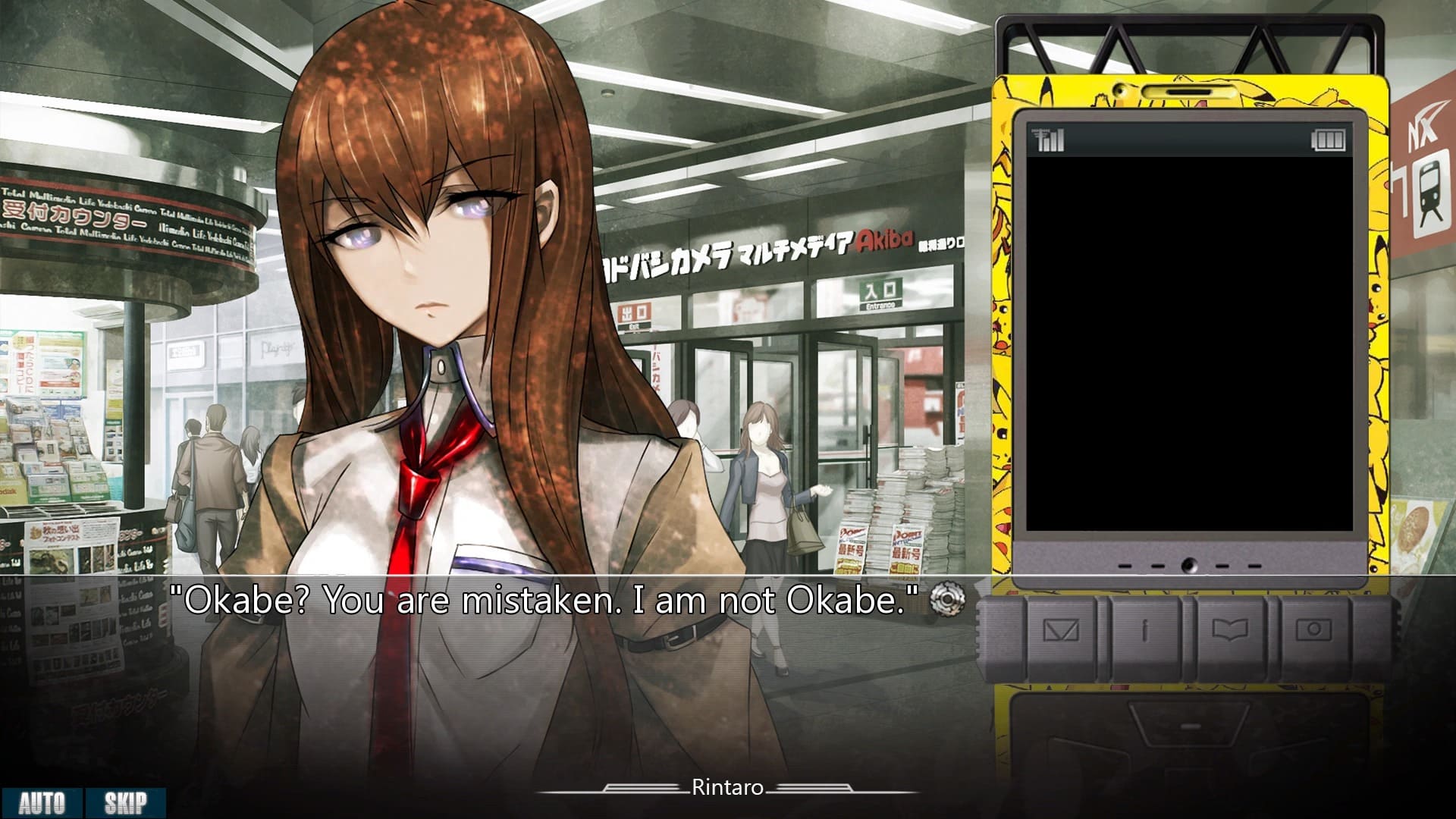Image resolution: width=1456 pixels, height=819 pixels.
Task: Click the phone's black display screen
Action: (1188, 341)
